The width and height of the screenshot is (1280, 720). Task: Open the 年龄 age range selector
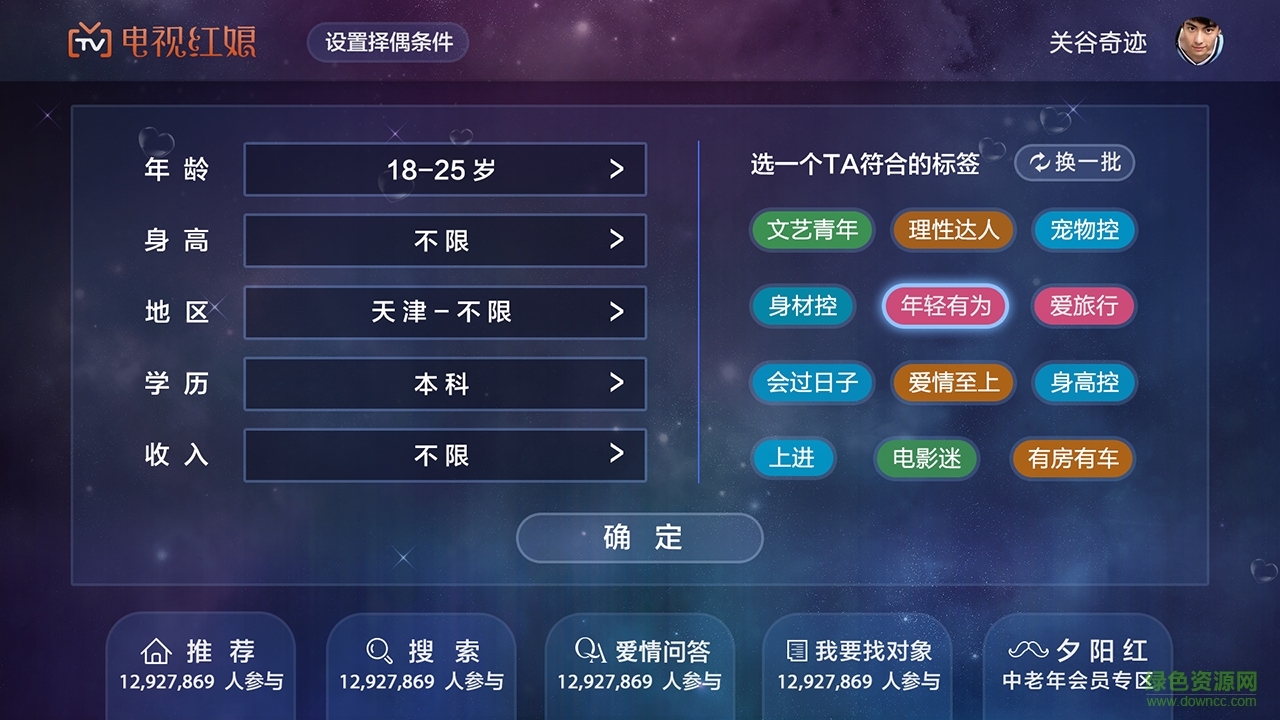[x=445, y=169]
